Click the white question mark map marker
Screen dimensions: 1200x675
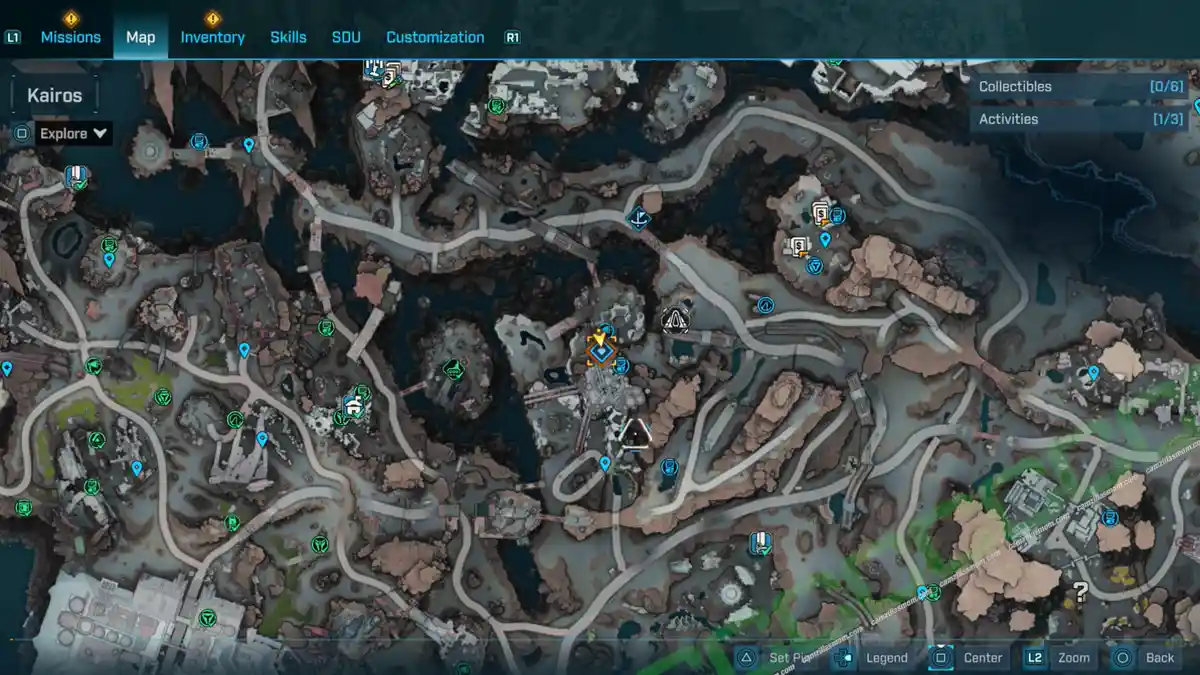coord(1080,590)
